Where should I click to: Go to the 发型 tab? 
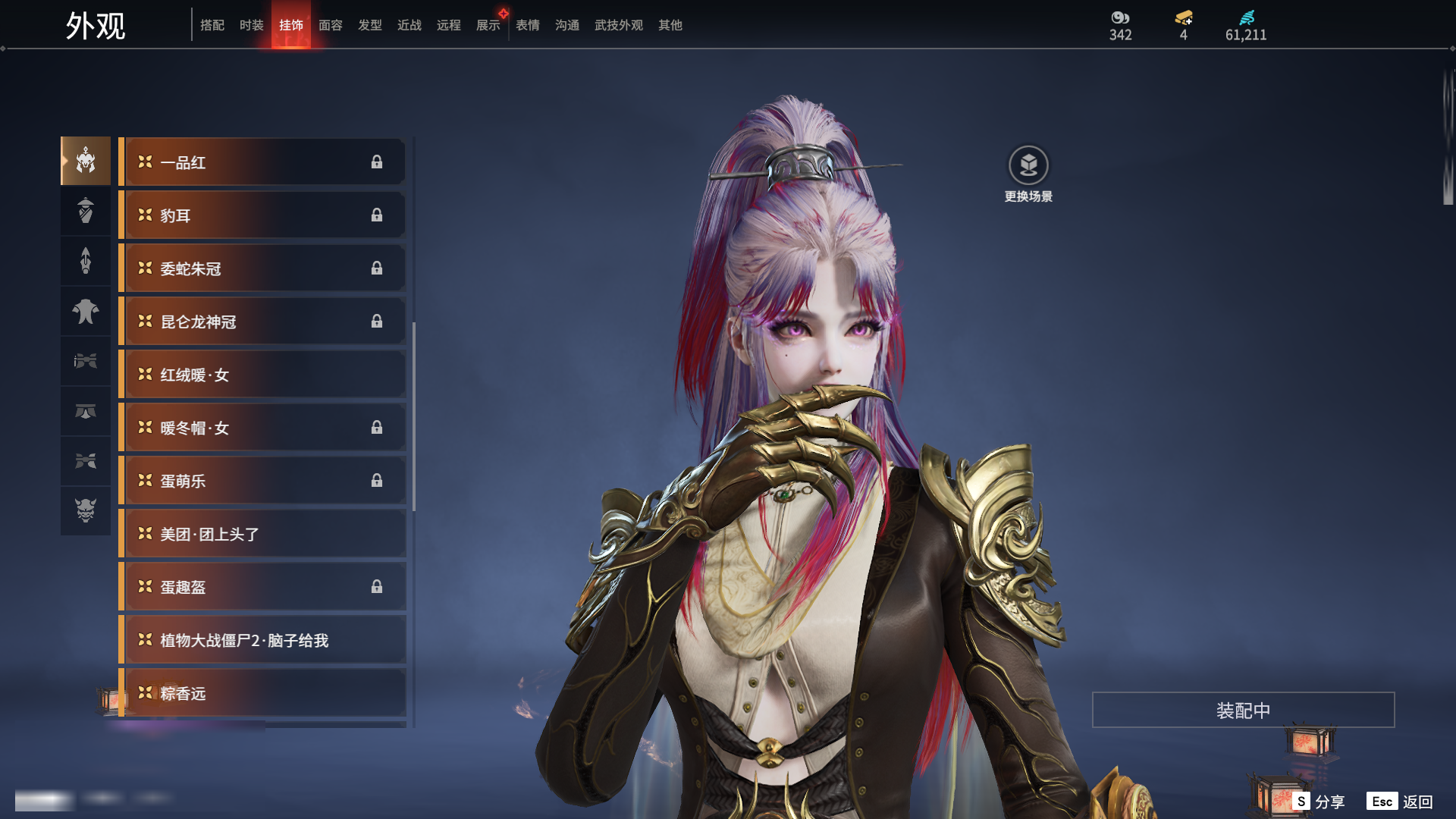tap(369, 25)
